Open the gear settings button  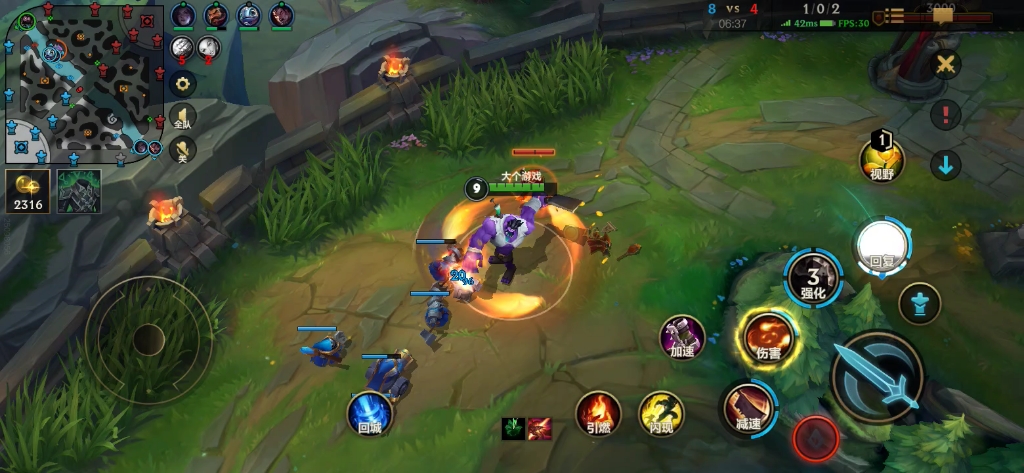[x=181, y=83]
